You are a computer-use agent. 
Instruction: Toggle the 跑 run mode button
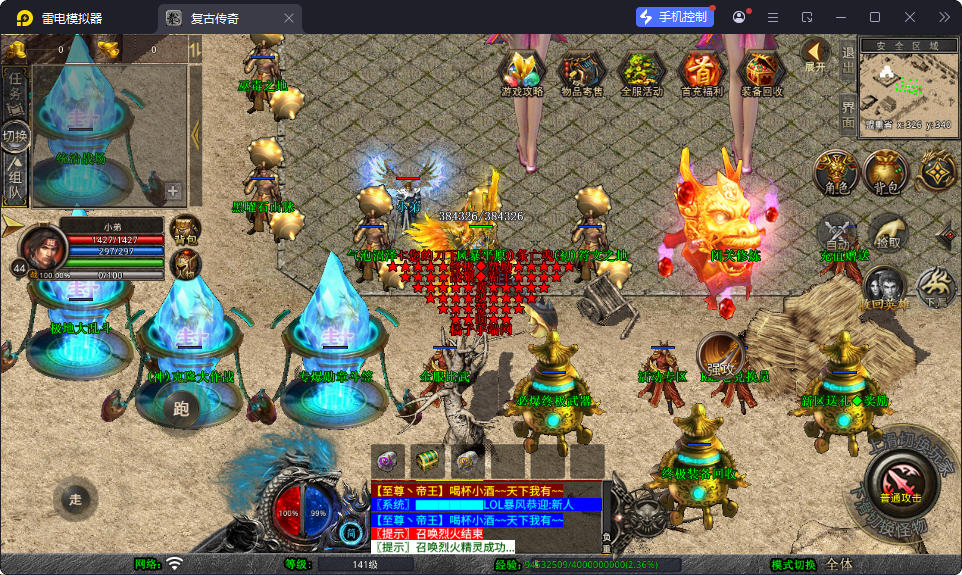[x=181, y=408]
